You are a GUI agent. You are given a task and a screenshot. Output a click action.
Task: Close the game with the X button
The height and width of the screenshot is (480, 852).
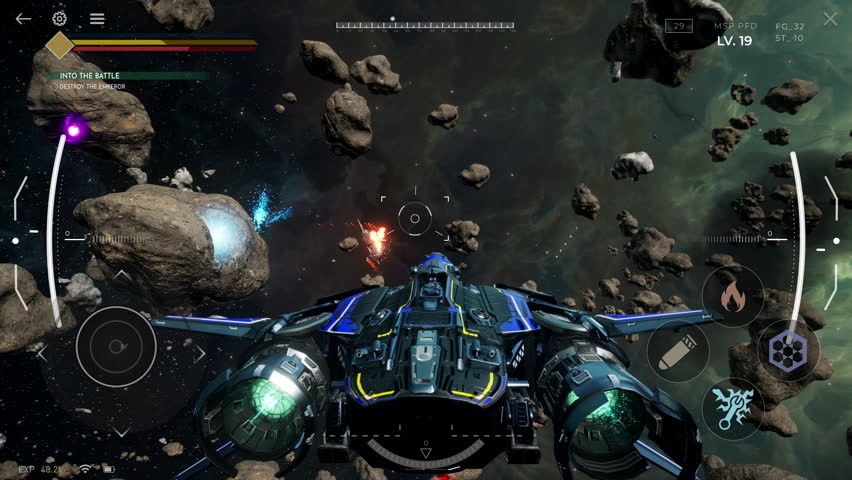pos(830,19)
